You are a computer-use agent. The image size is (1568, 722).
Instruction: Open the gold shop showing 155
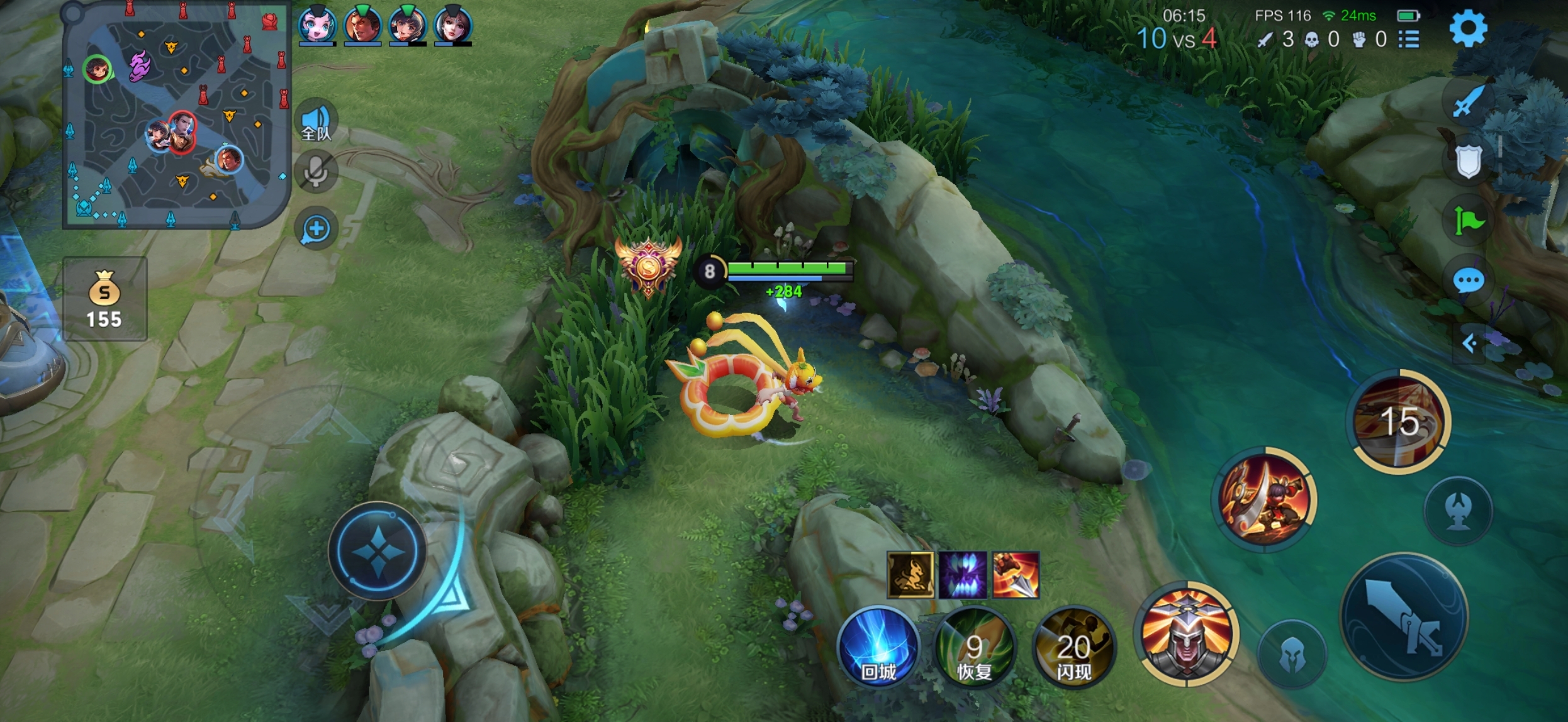coord(104,299)
